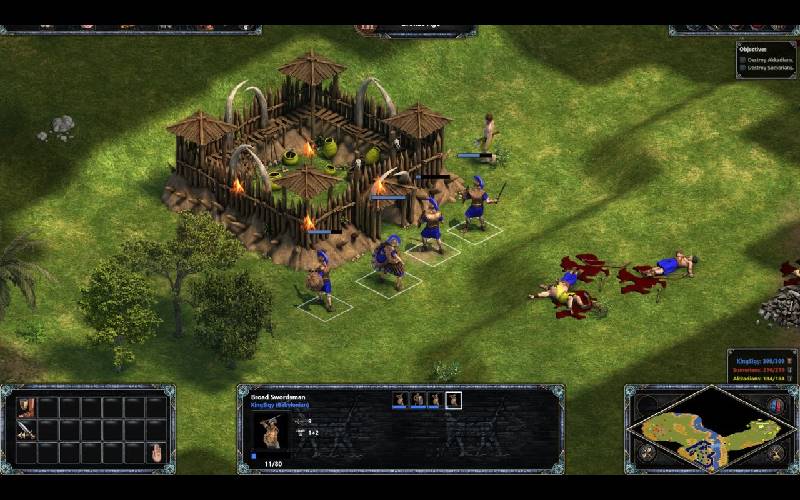800x500 pixels.
Task: Select the first swordsman portrait in group
Action: 400,400
